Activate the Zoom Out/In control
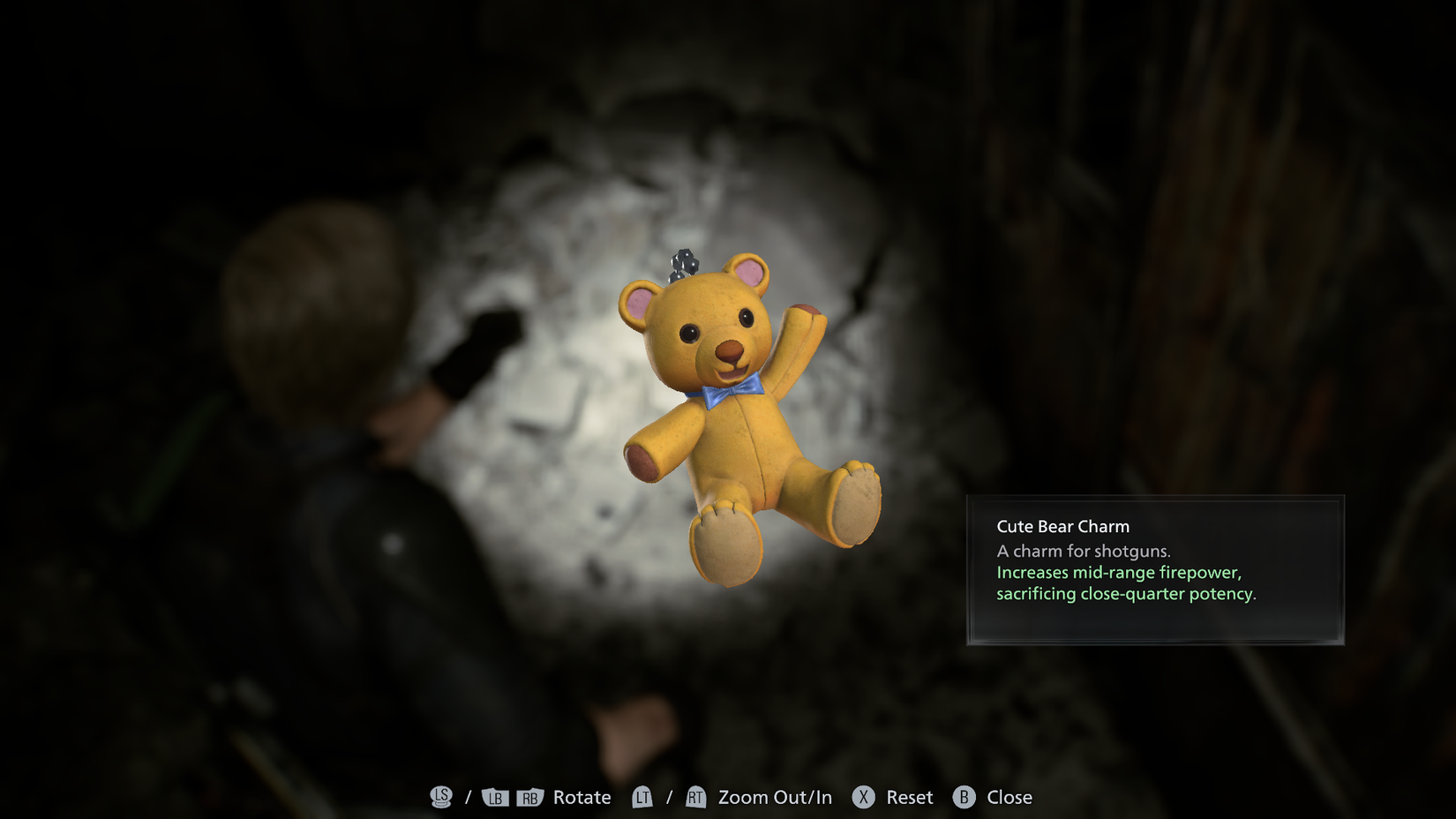The width and height of the screenshot is (1456, 819). (773, 797)
